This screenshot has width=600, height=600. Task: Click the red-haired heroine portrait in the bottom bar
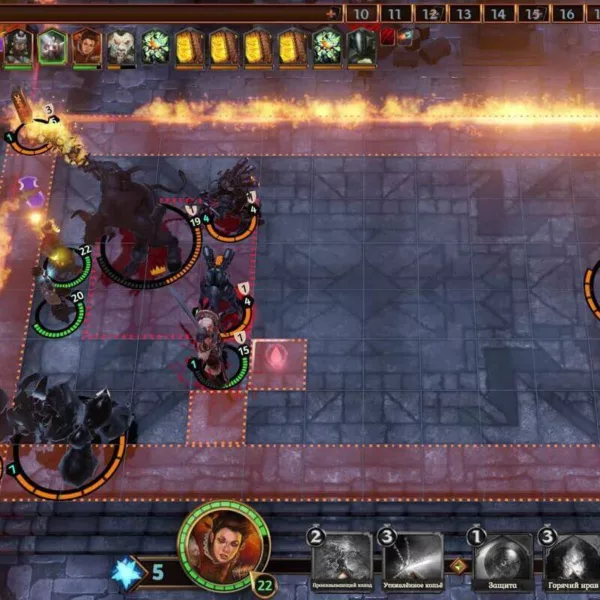click(223, 546)
